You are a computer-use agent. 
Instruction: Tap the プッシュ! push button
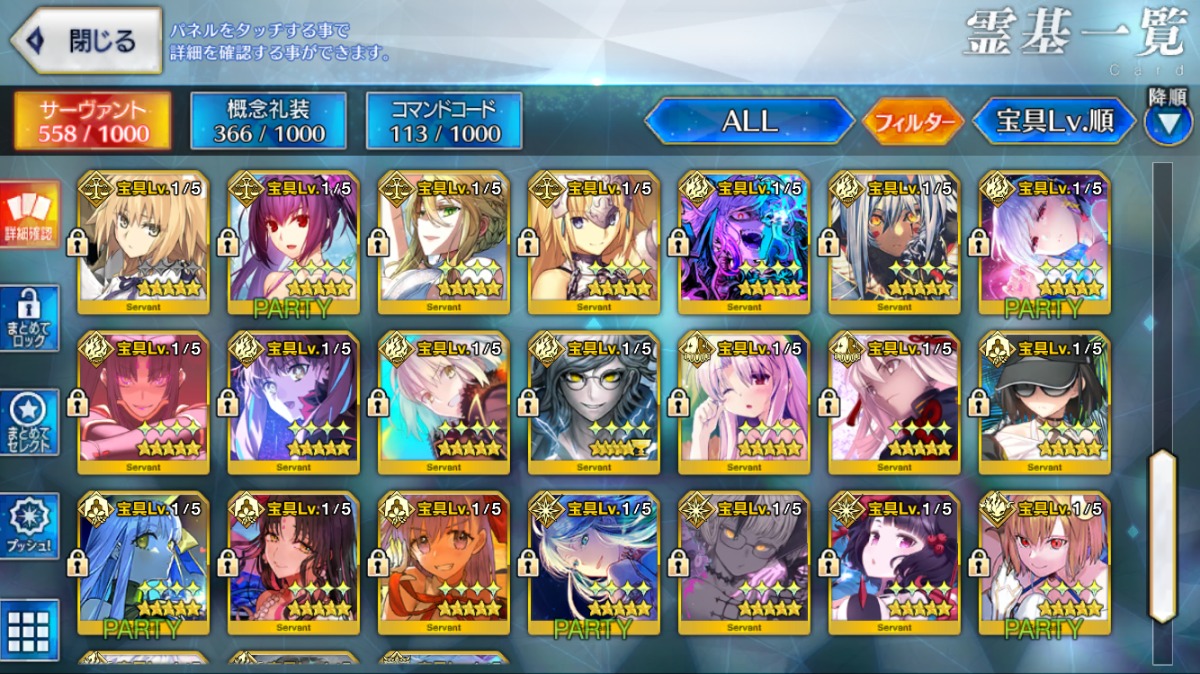(29, 526)
